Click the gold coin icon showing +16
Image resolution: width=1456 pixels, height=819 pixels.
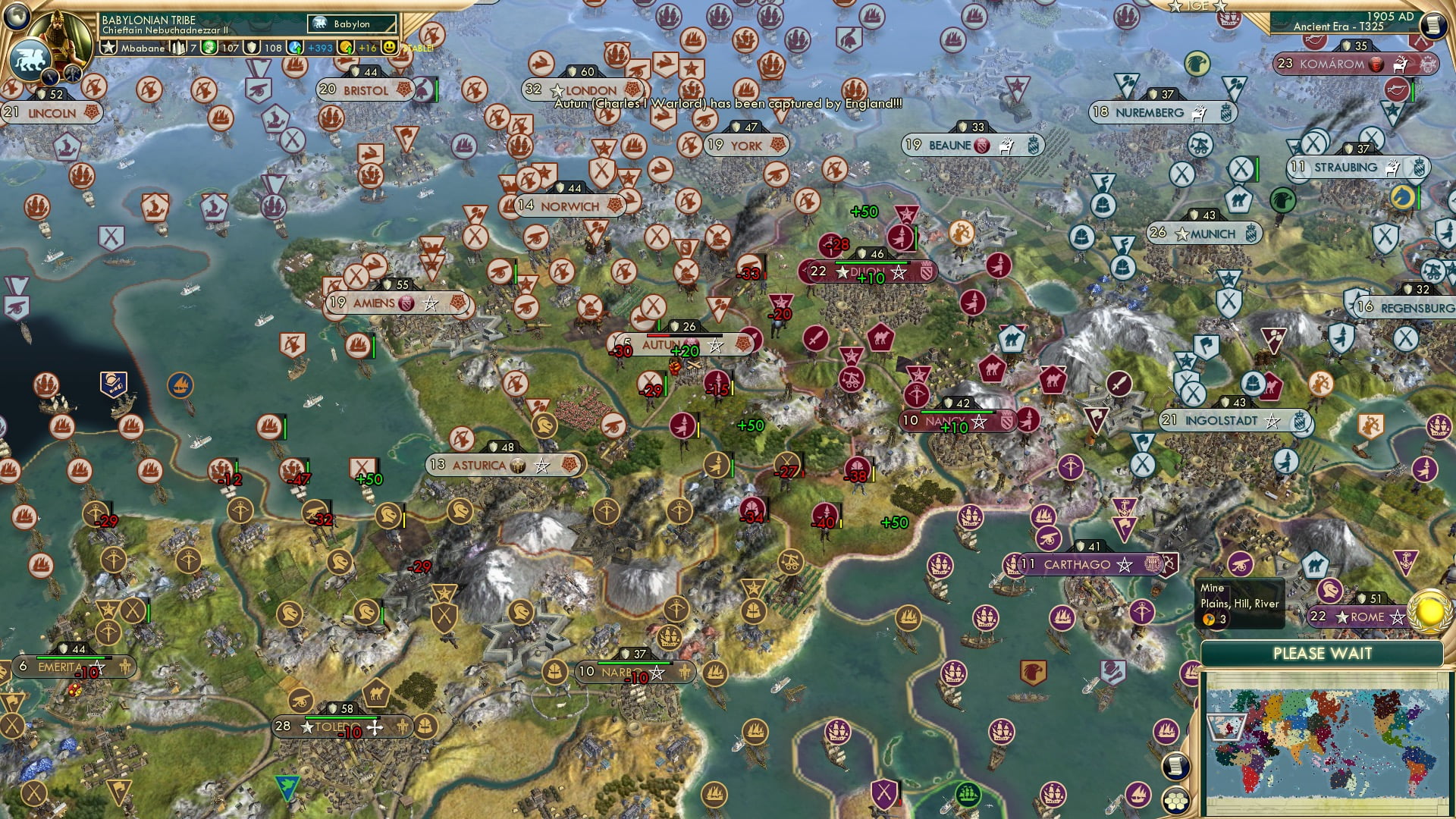pos(345,47)
